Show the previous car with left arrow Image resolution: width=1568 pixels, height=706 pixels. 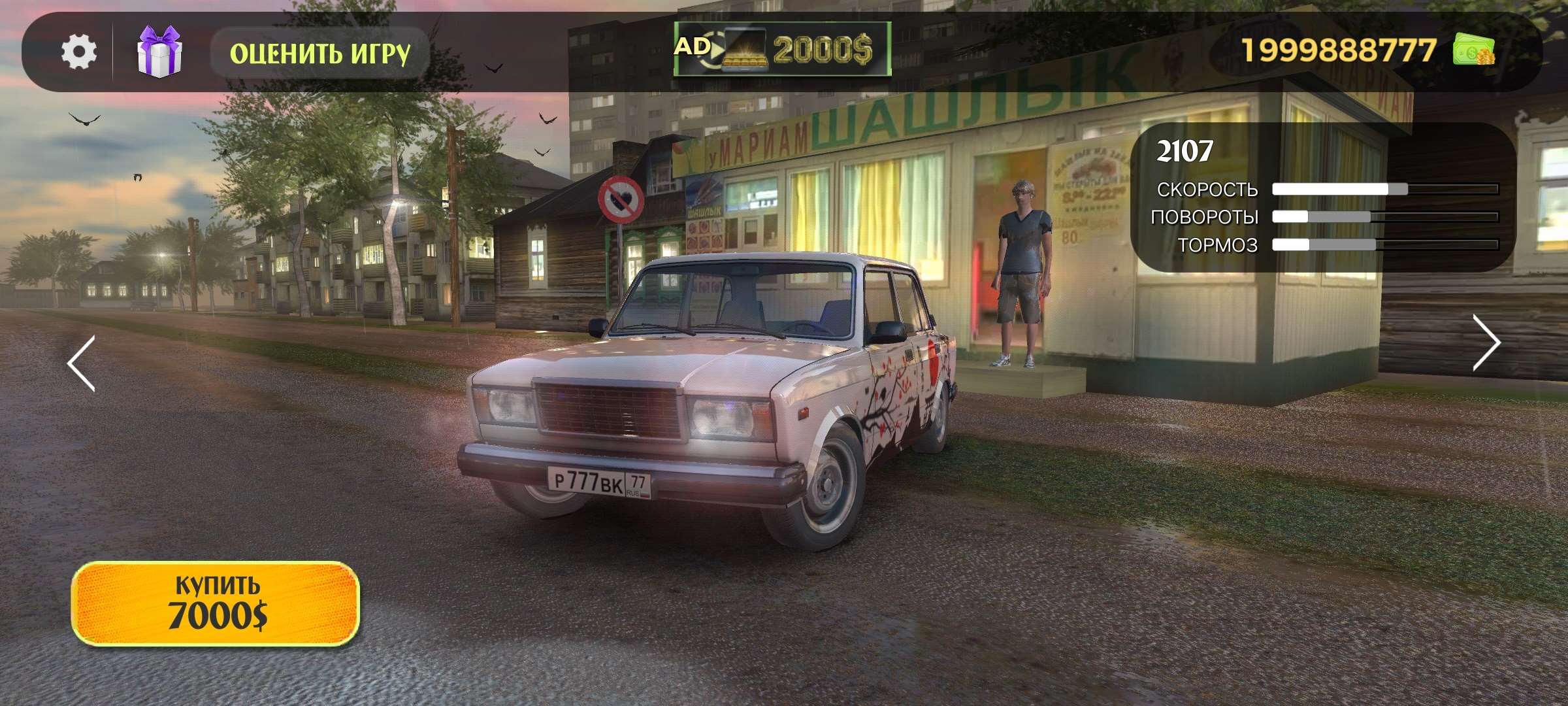[82, 363]
